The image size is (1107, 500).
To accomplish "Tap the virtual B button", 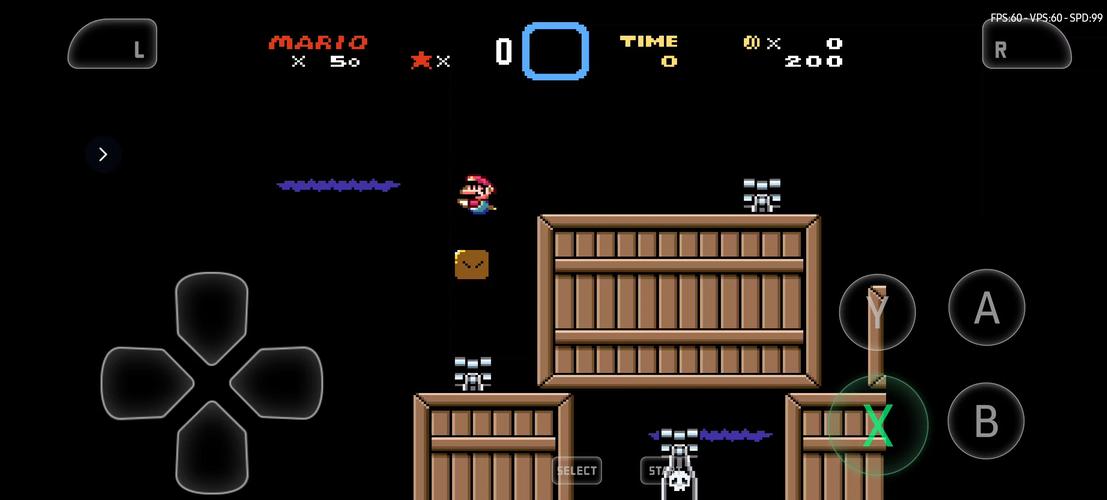I will [x=986, y=421].
